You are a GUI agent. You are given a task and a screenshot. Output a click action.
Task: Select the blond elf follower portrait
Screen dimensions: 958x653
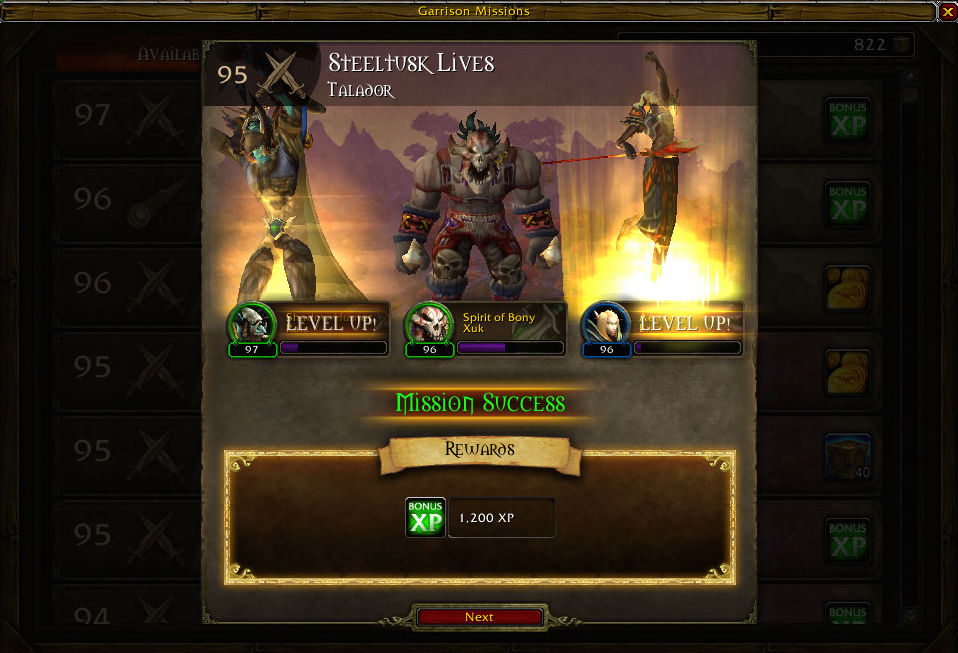pos(605,324)
